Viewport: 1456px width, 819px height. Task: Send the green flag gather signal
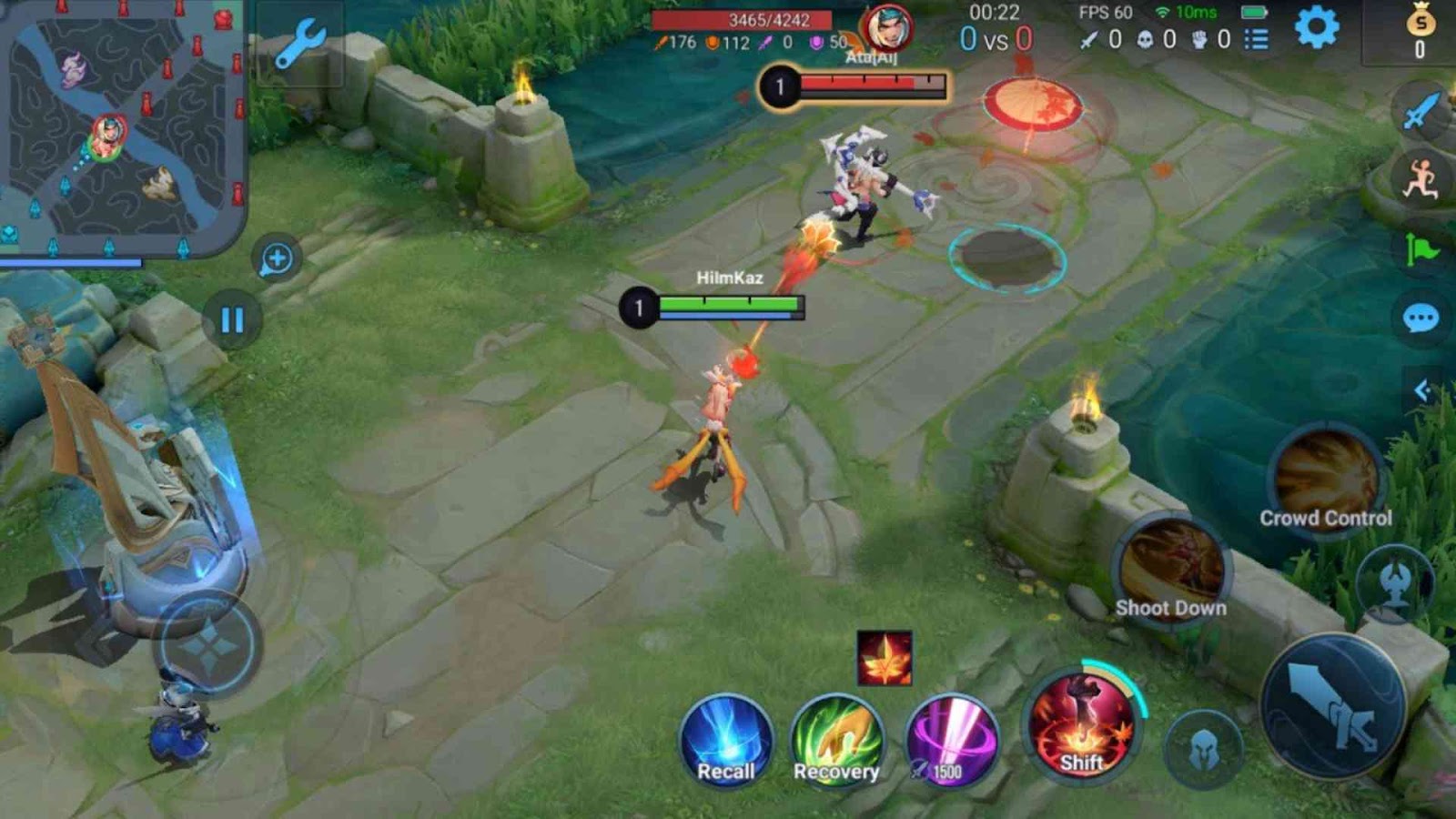[1421, 249]
